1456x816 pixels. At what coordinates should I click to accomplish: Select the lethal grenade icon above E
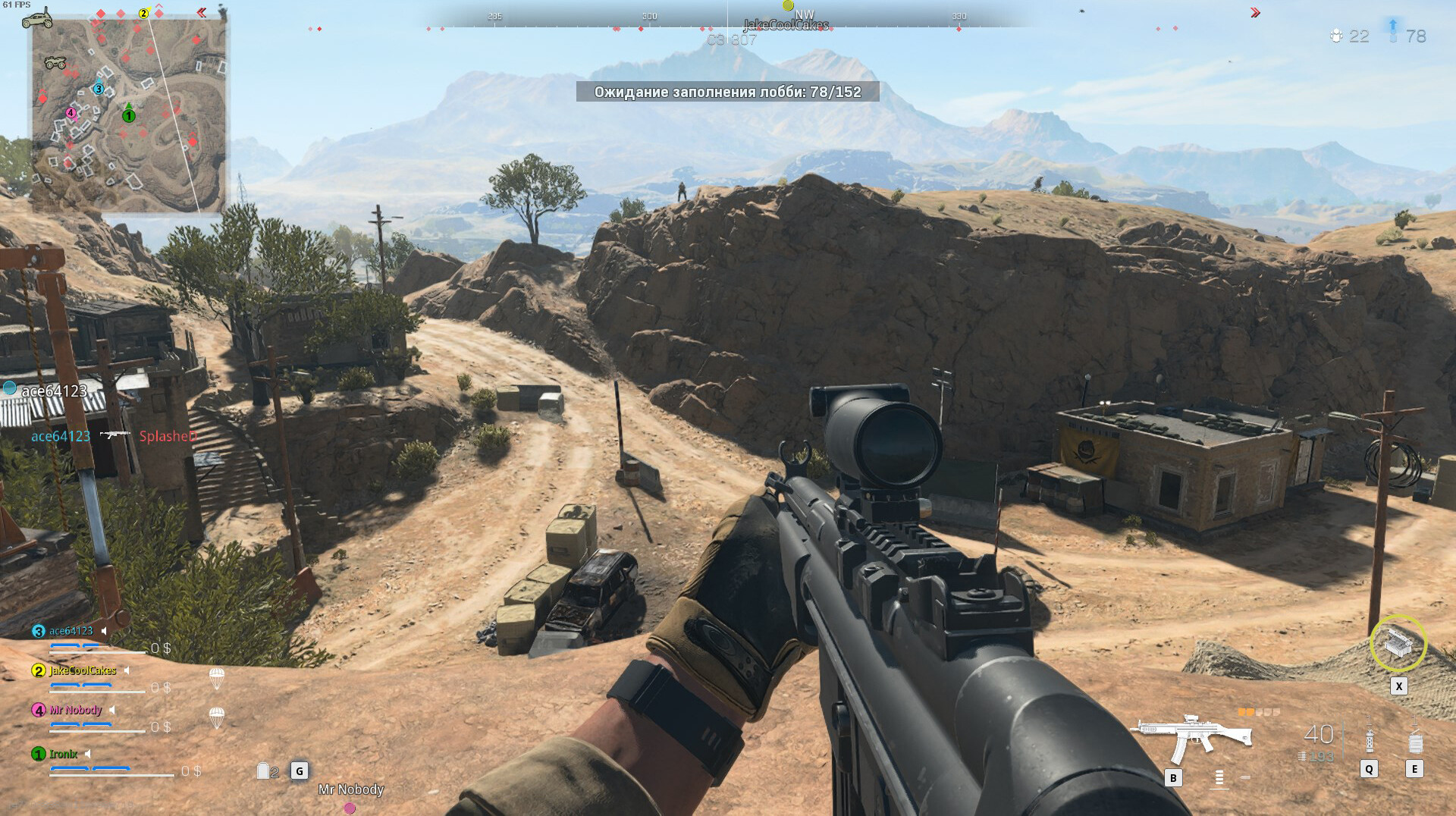pyautogui.click(x=1414, y=737)
